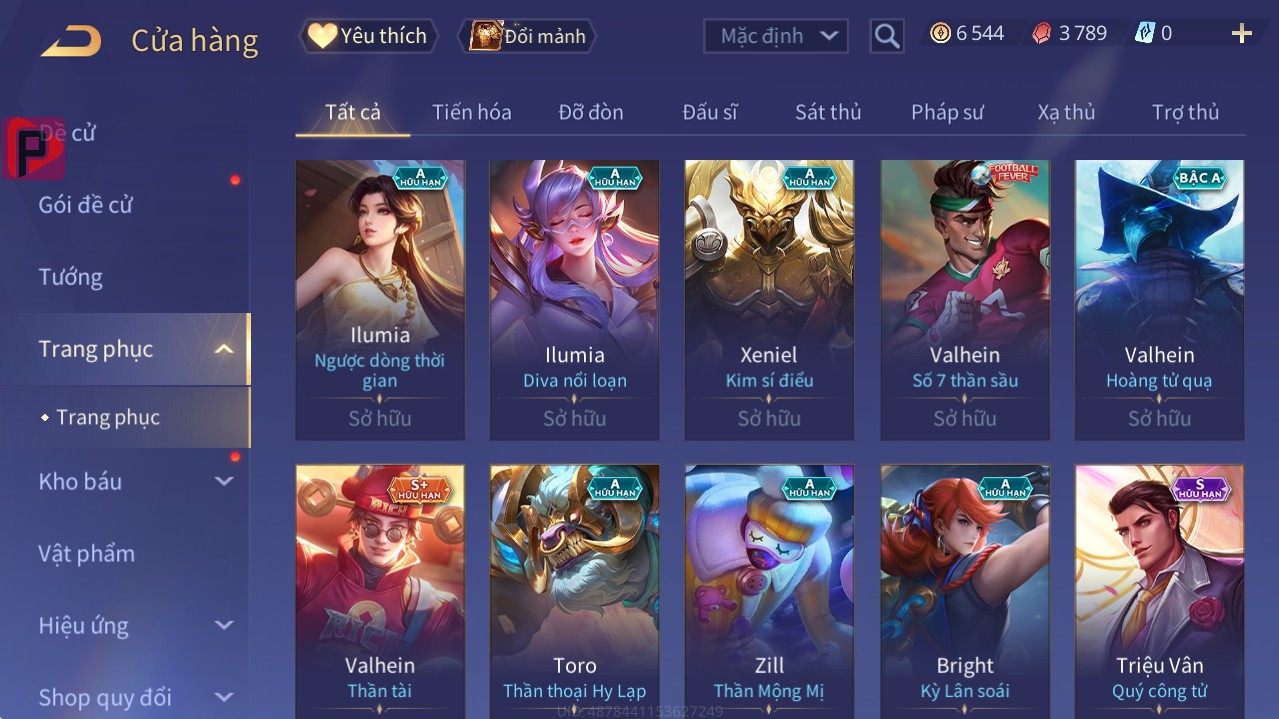Switch to the Đỡ đòn tab
Screen dimensions: 1279x719
point(590,112)
